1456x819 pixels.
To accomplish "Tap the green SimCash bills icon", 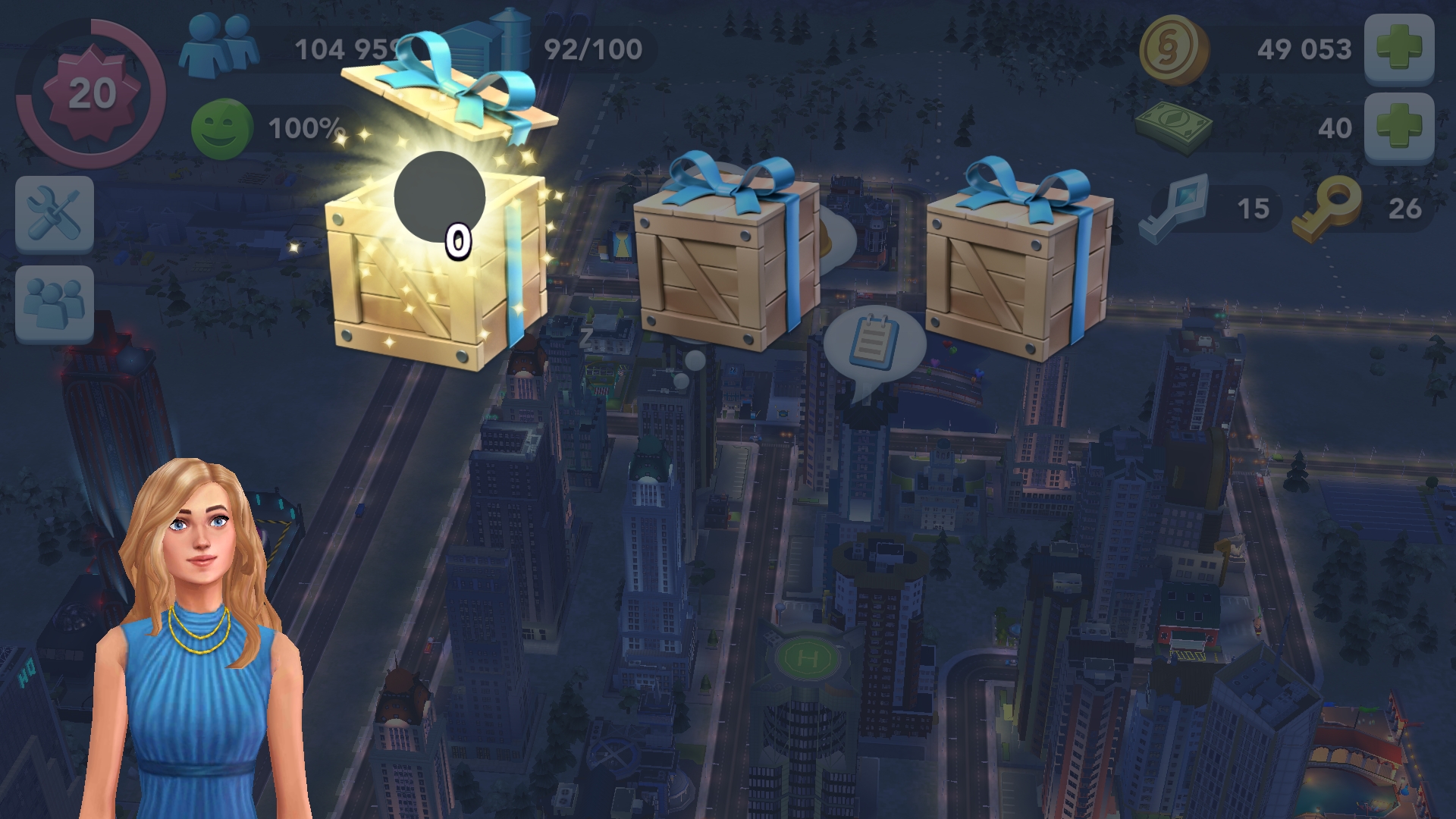I will point(1173,127).
